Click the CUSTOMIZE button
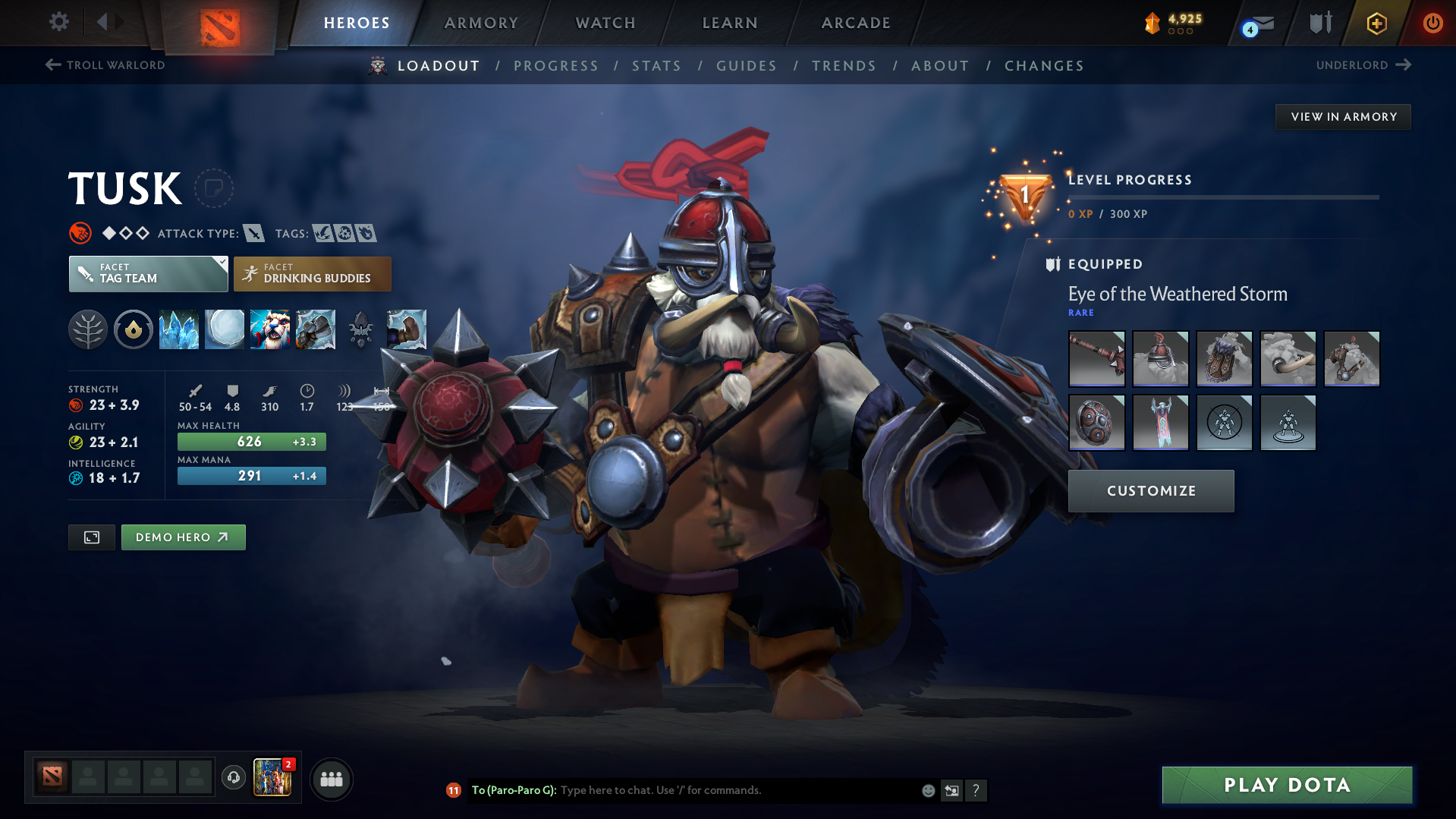The height and width of the screenshot is (819, 1456). coord(1150,490)
